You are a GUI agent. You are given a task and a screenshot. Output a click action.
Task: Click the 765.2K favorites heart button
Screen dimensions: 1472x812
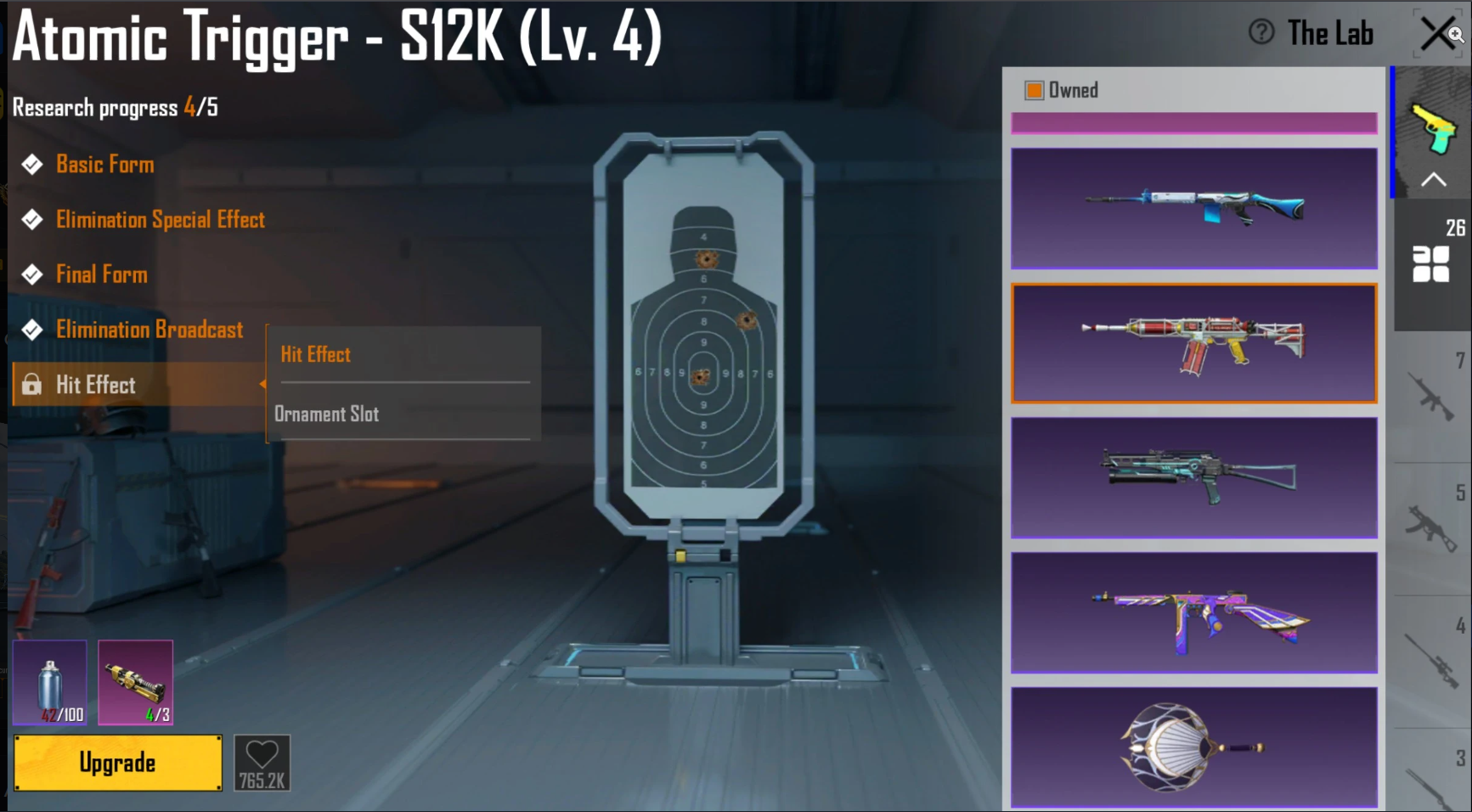click(263, 761)
